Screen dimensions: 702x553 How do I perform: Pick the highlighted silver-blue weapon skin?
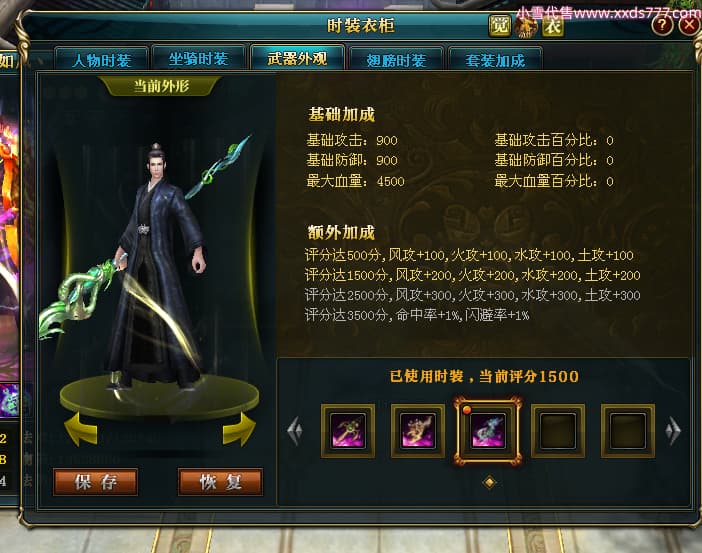tap(488, 431)
